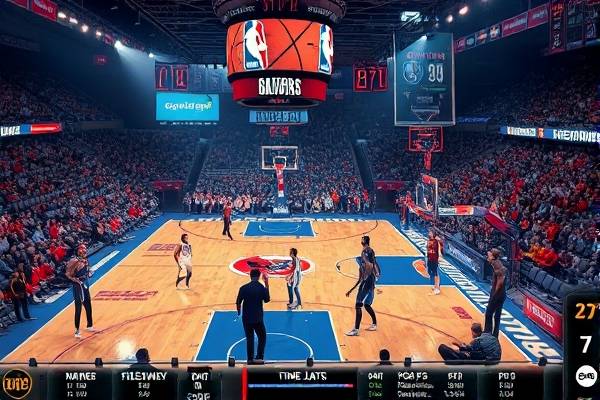Select the white circular badge icon
The width and height of the screenshot is (600, 400).
pyautogui.click(x=586, y=375)
